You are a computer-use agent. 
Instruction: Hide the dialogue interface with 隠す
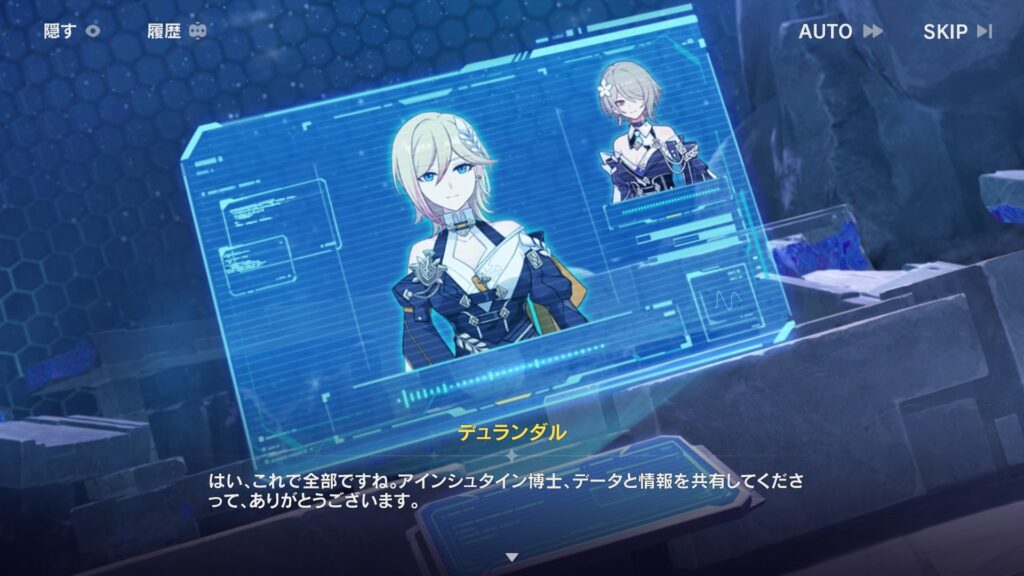(x=72, y=31)
